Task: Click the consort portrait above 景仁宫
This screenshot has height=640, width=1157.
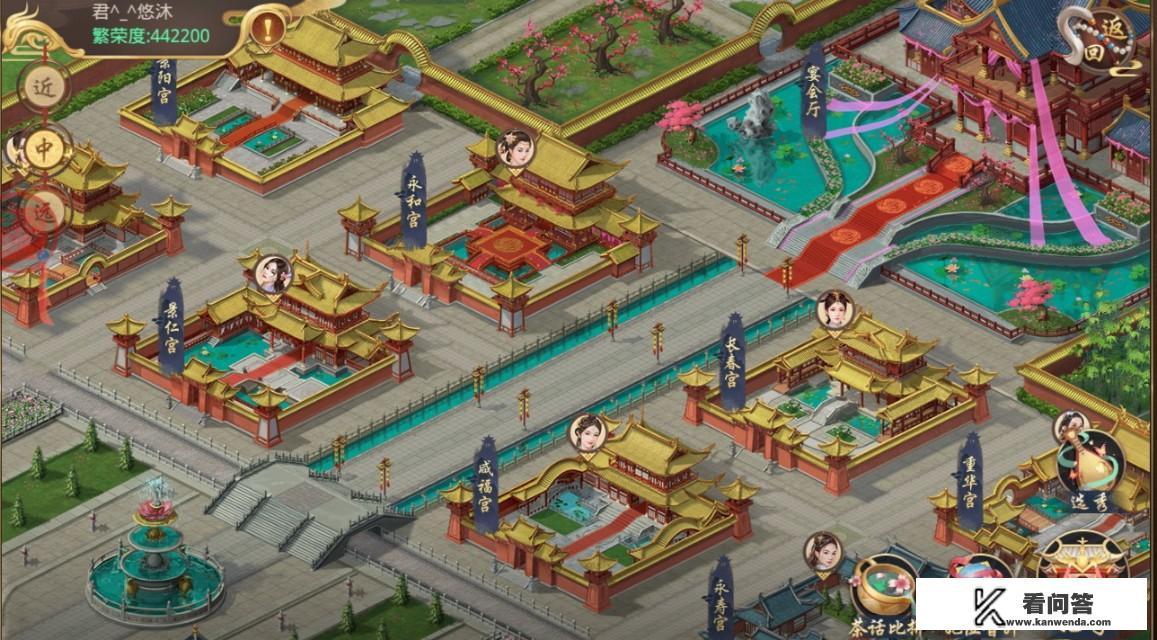Action: coord(272,274)
